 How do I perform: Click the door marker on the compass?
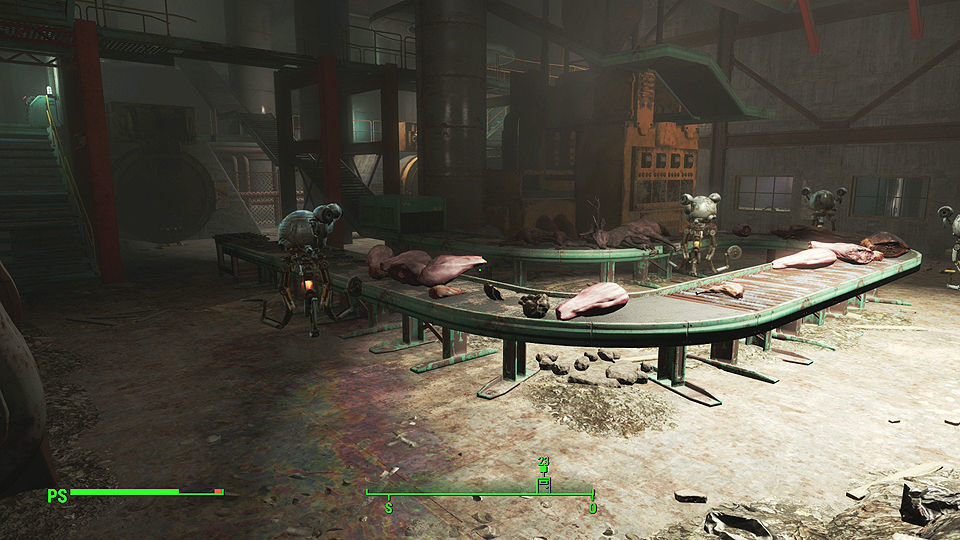pyautogui.click(x=544, y=484)
